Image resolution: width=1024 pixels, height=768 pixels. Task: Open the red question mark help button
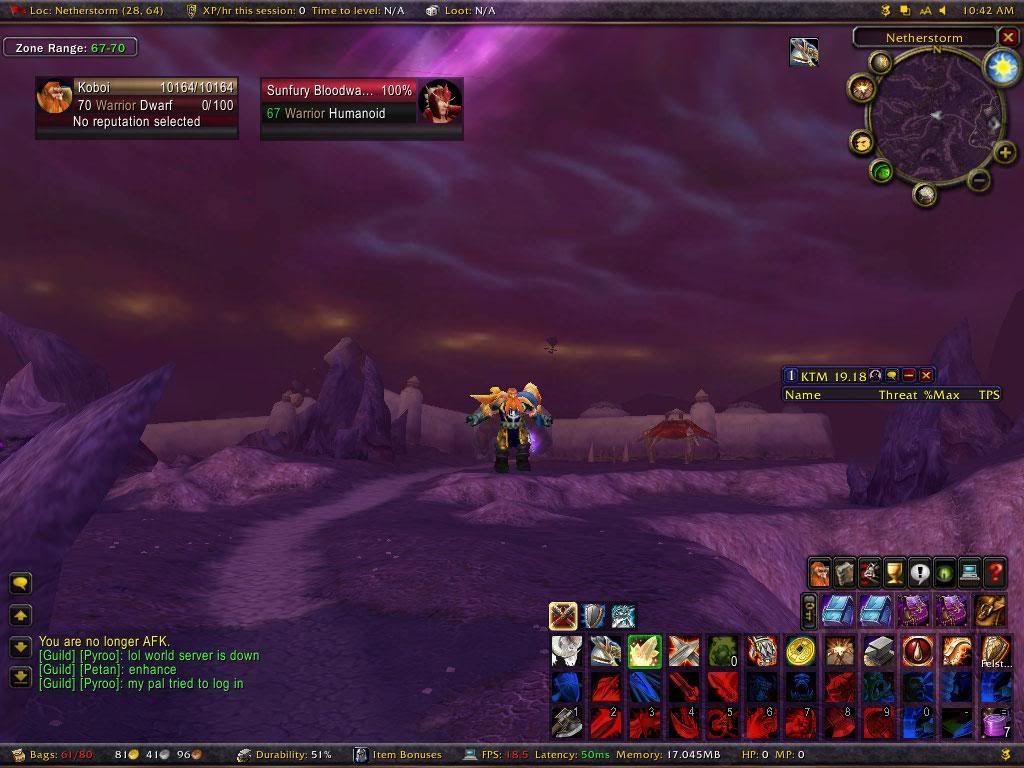point(995,573)
